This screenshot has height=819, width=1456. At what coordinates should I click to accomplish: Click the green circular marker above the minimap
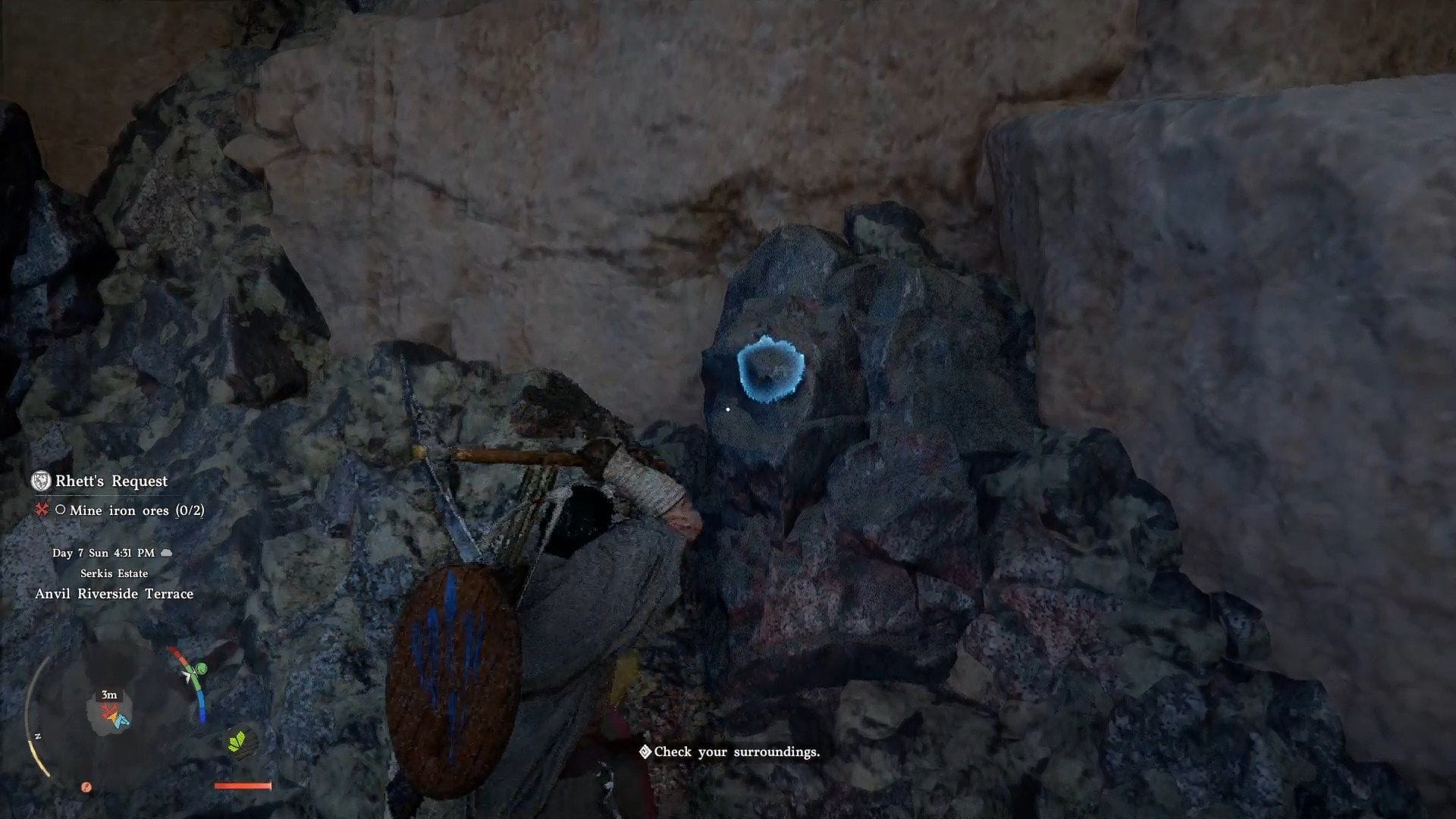tap(201, 668)
